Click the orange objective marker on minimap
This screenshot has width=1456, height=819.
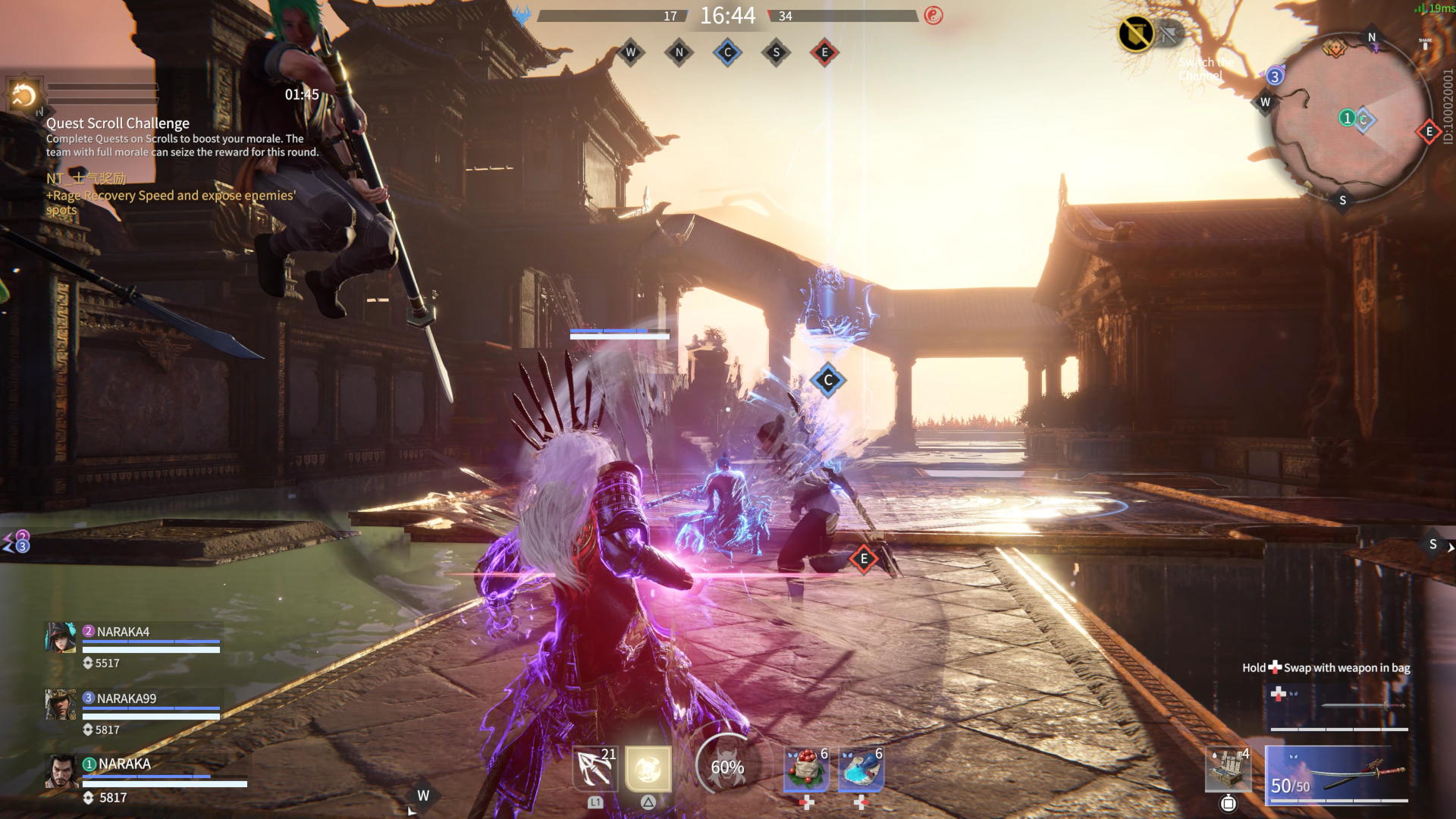pos(1334,49)
